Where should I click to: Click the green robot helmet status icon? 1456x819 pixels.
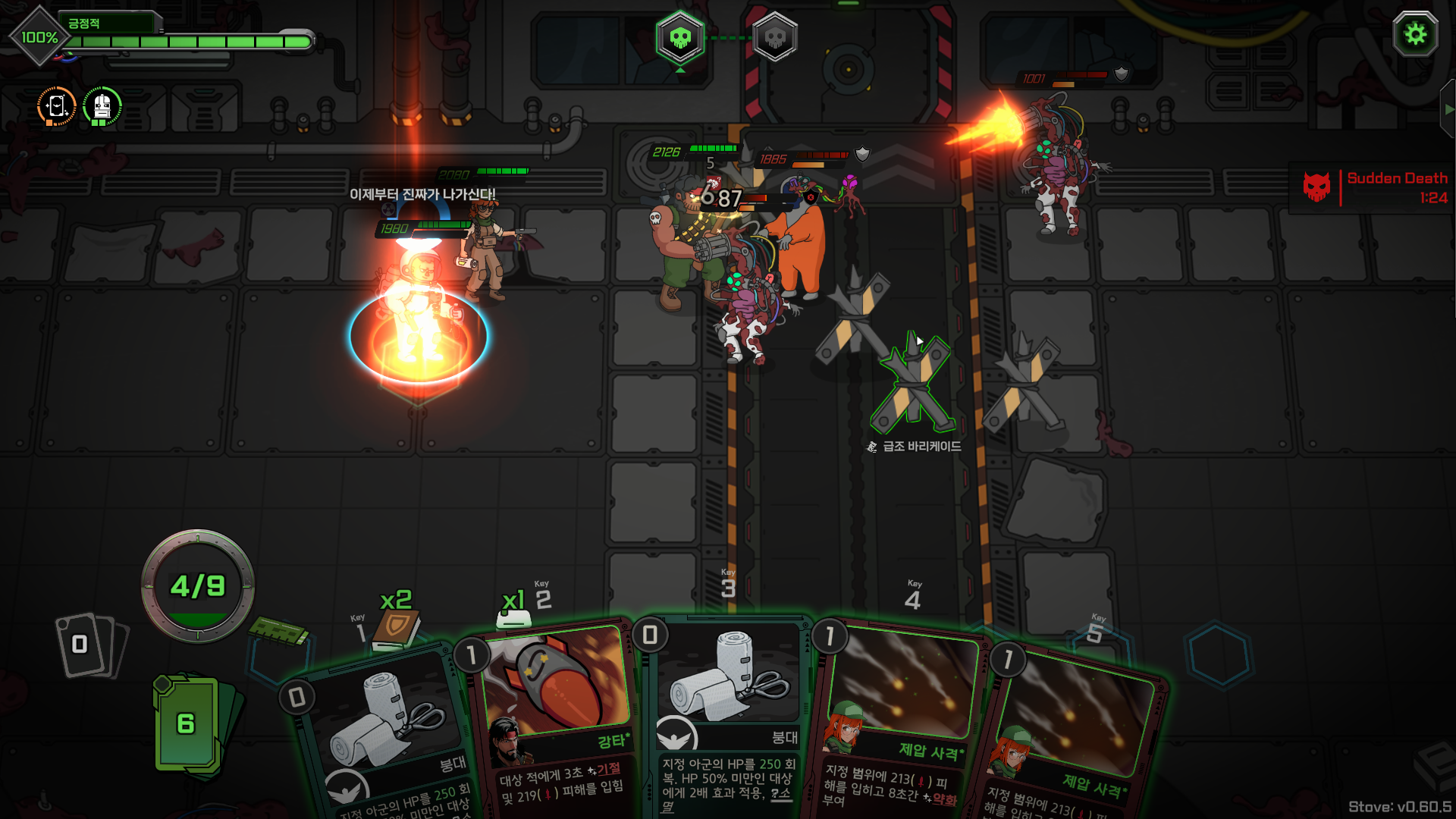coord(102,107)
